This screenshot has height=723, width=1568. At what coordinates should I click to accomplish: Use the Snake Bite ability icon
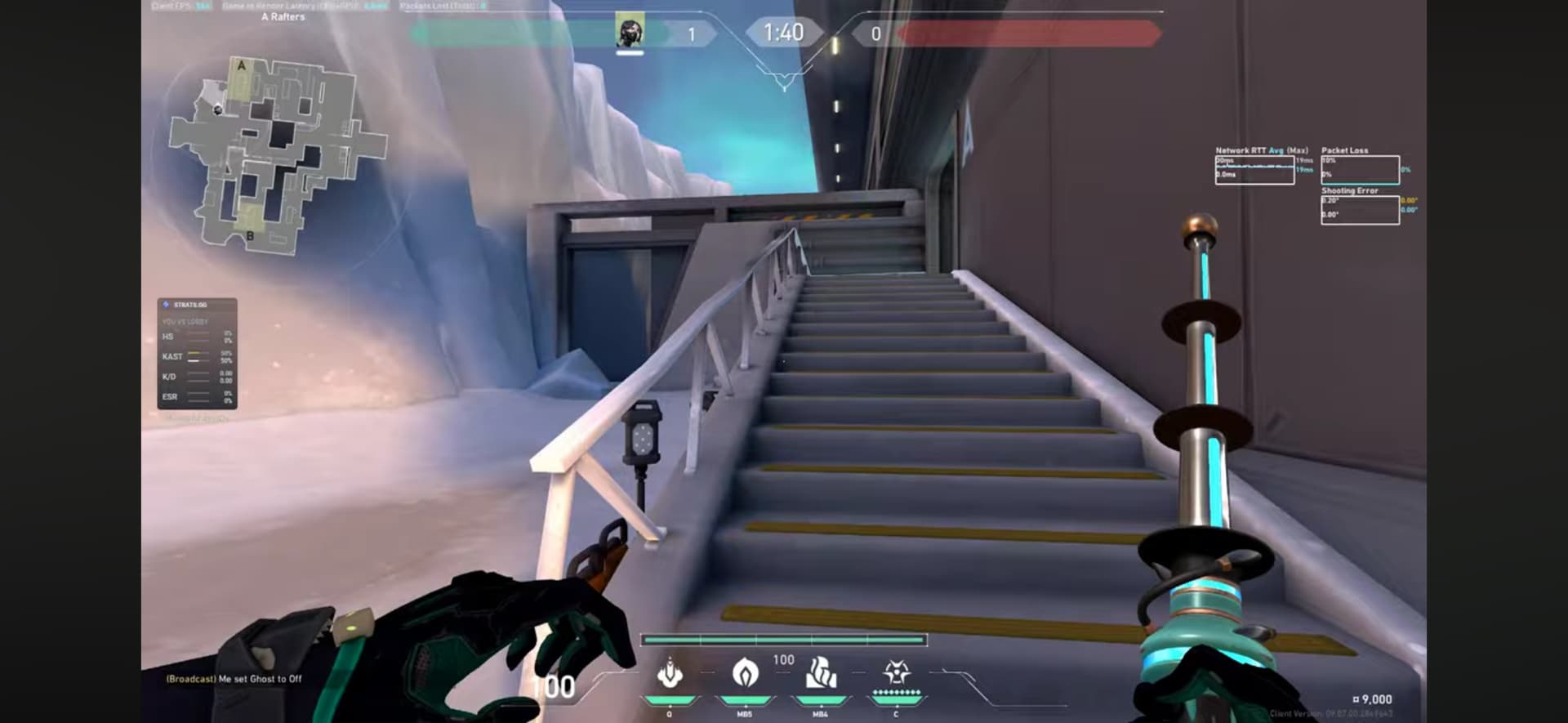click(669, 673)
